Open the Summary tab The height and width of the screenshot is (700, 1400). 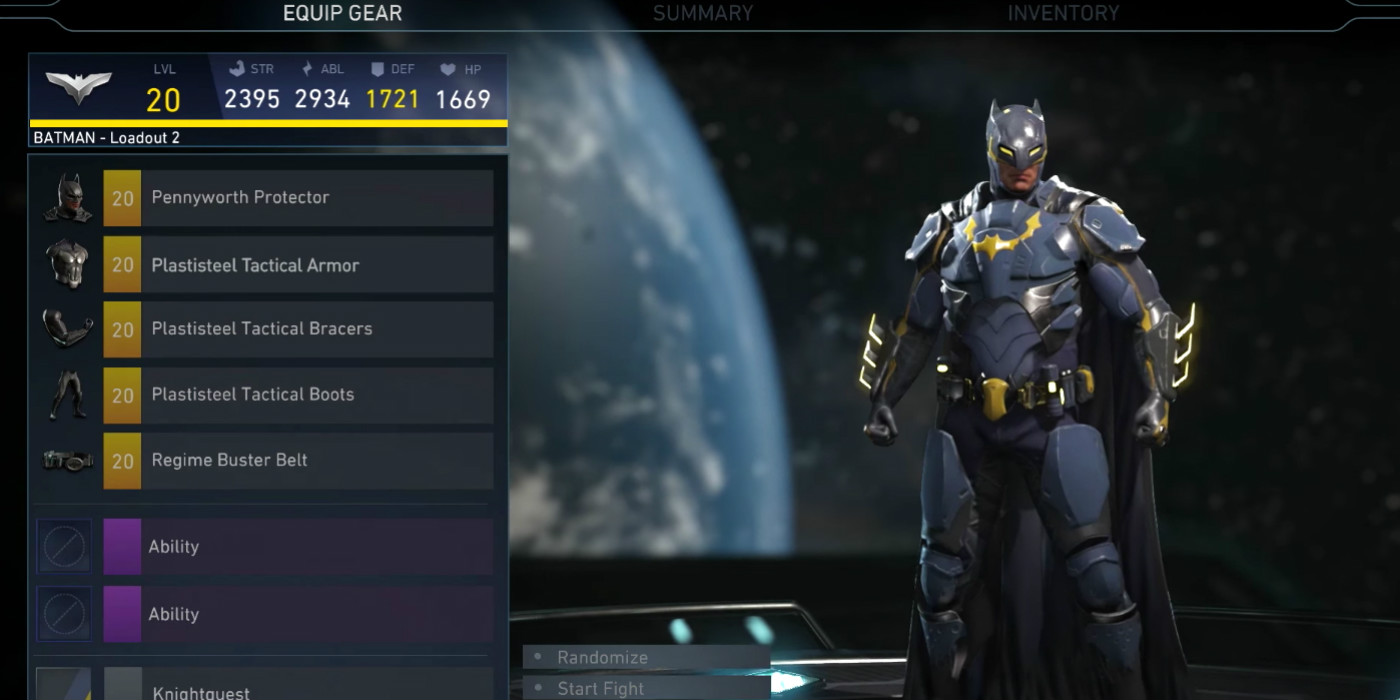702,14
